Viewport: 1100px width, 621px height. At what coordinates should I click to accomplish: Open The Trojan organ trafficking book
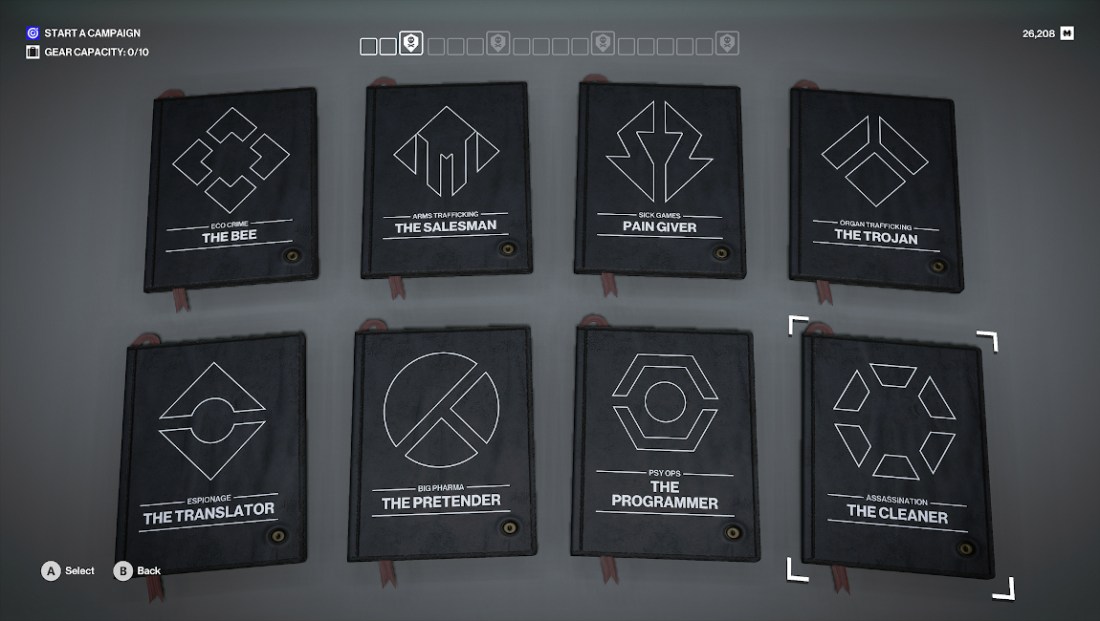[873, 185]
